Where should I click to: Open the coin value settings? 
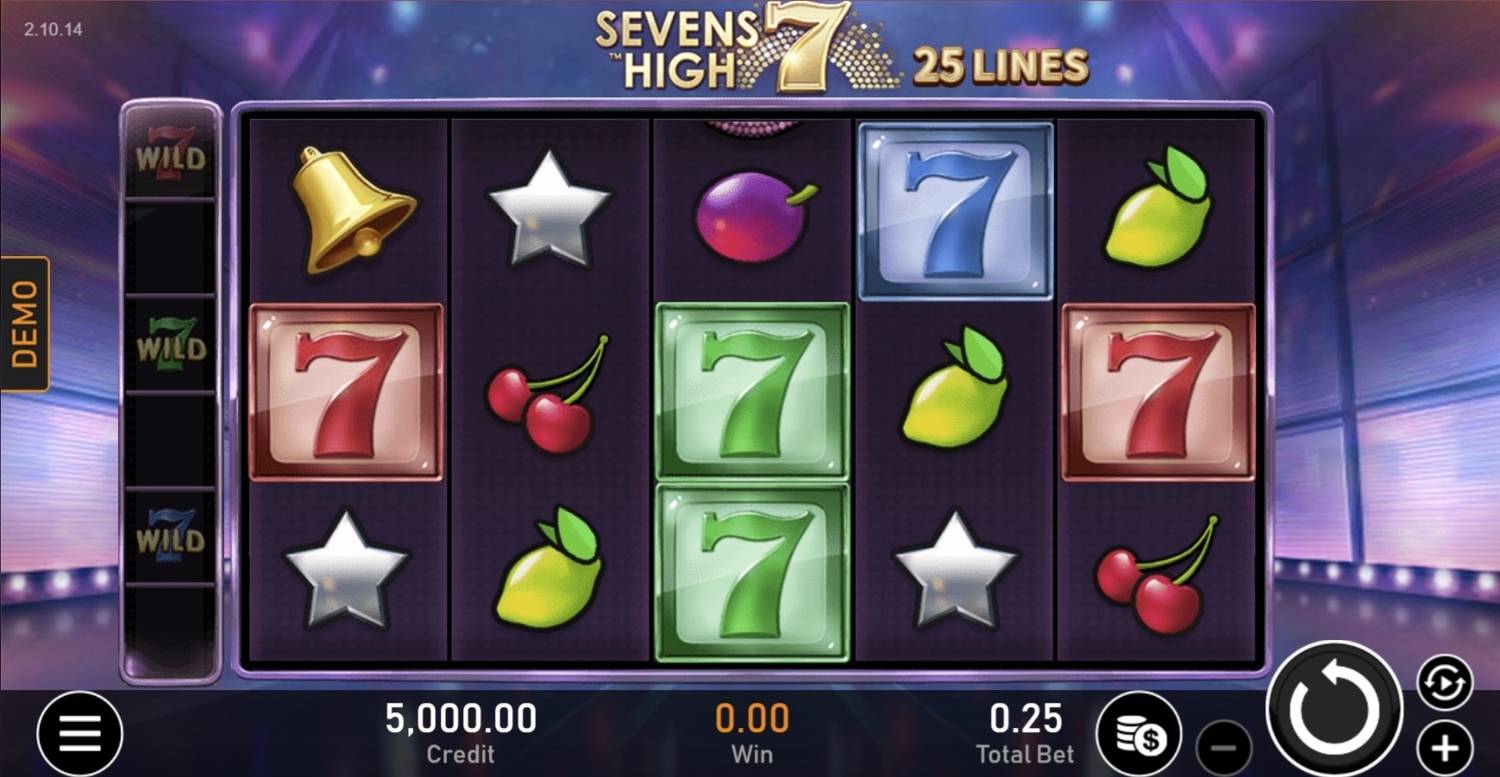[x=1140, y=733]
